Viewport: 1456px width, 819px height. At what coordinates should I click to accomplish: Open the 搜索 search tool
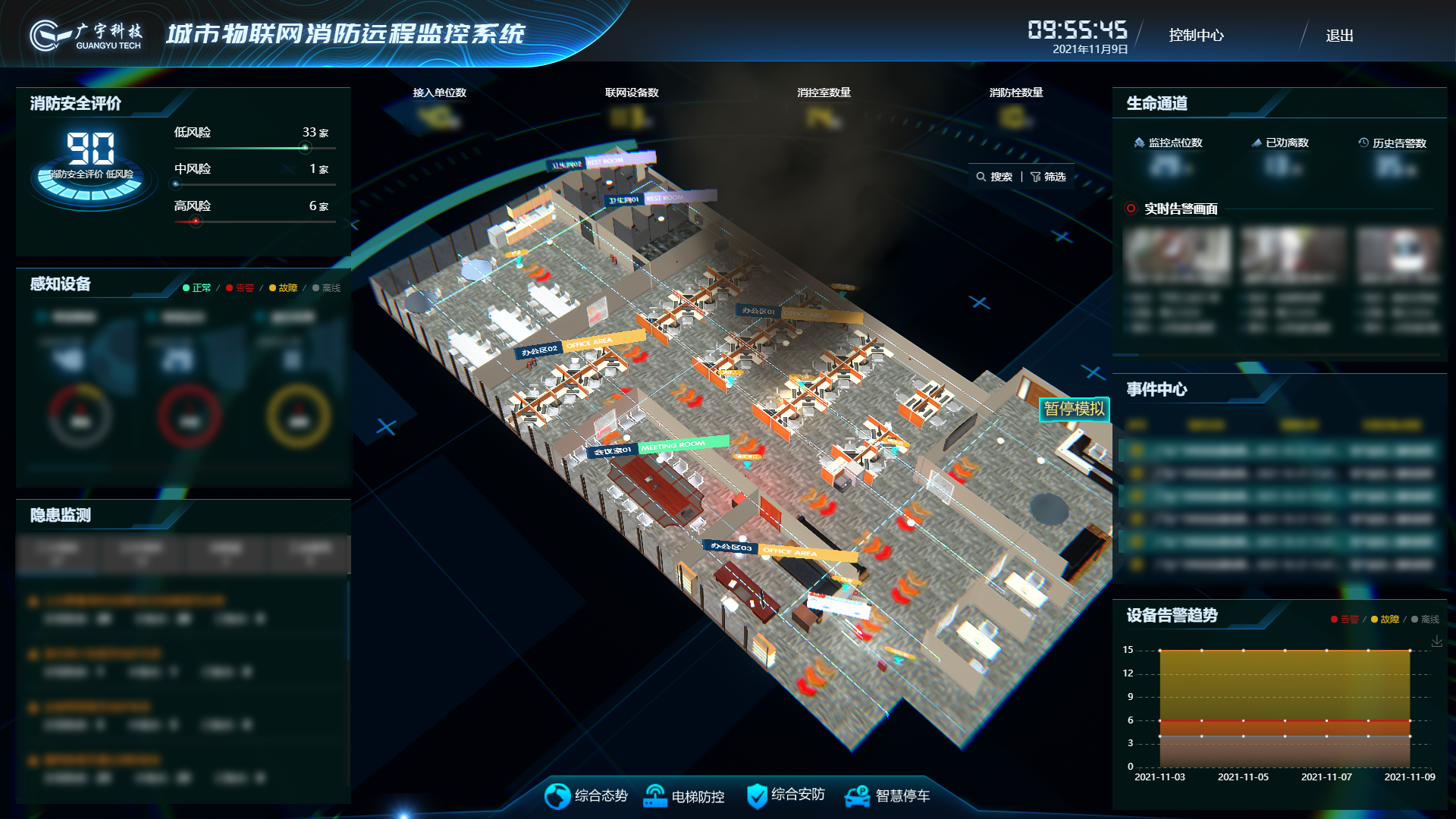click(x=994, y=177)
